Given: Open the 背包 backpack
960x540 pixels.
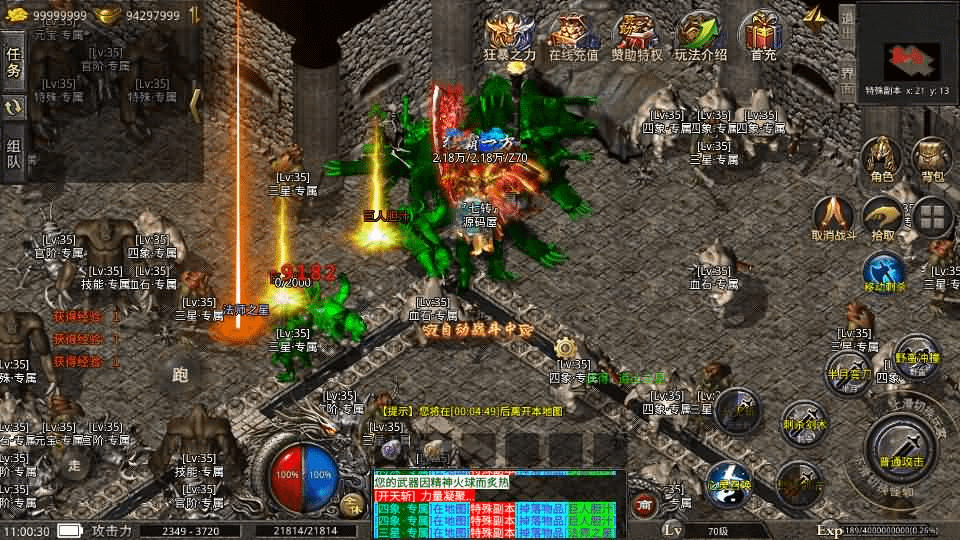Looking at the screenshot, I should tap(932, 160).
